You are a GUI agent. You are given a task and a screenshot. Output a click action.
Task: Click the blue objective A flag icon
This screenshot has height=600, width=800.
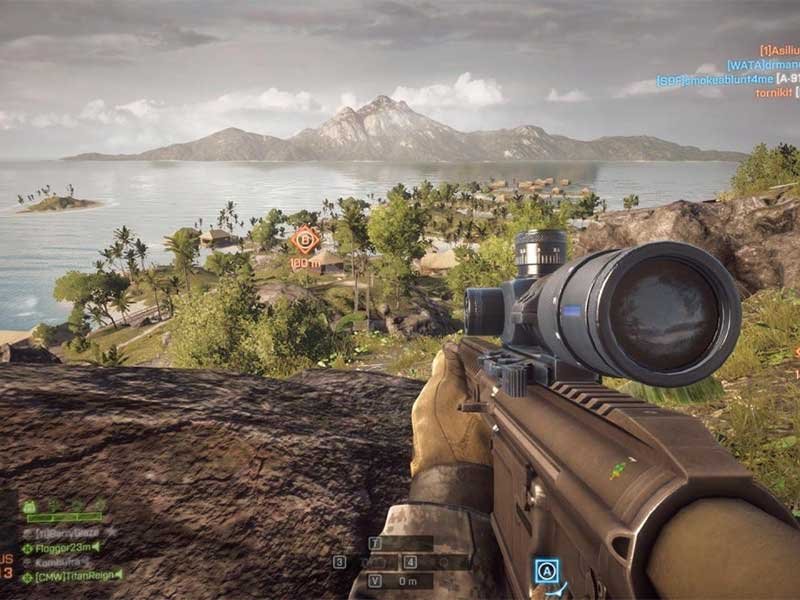point(546,571)
